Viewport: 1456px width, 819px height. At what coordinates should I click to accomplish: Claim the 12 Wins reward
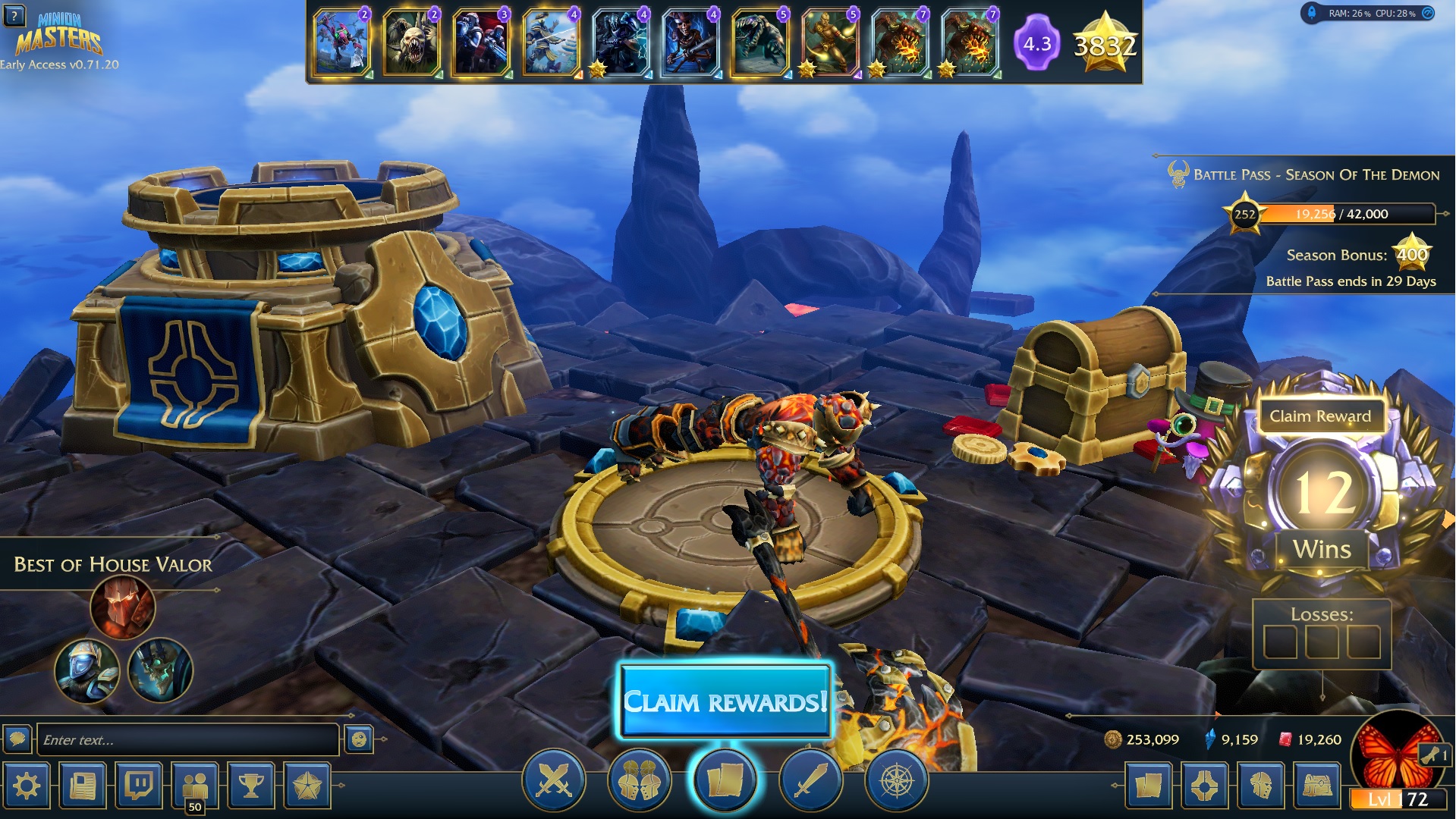(x=1320, y=416)
